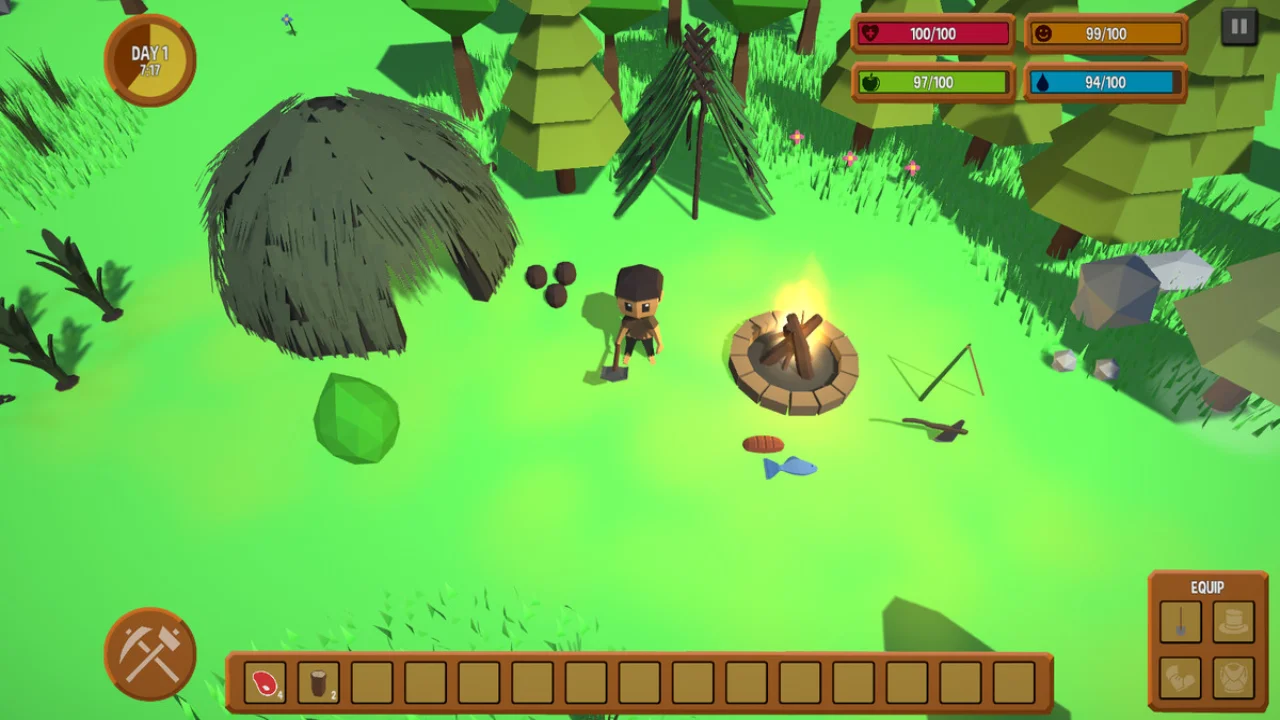Viewport: 1280px width, 720px height.
Task: Pause the game with the pause button
Action: tap(1239, 27)
